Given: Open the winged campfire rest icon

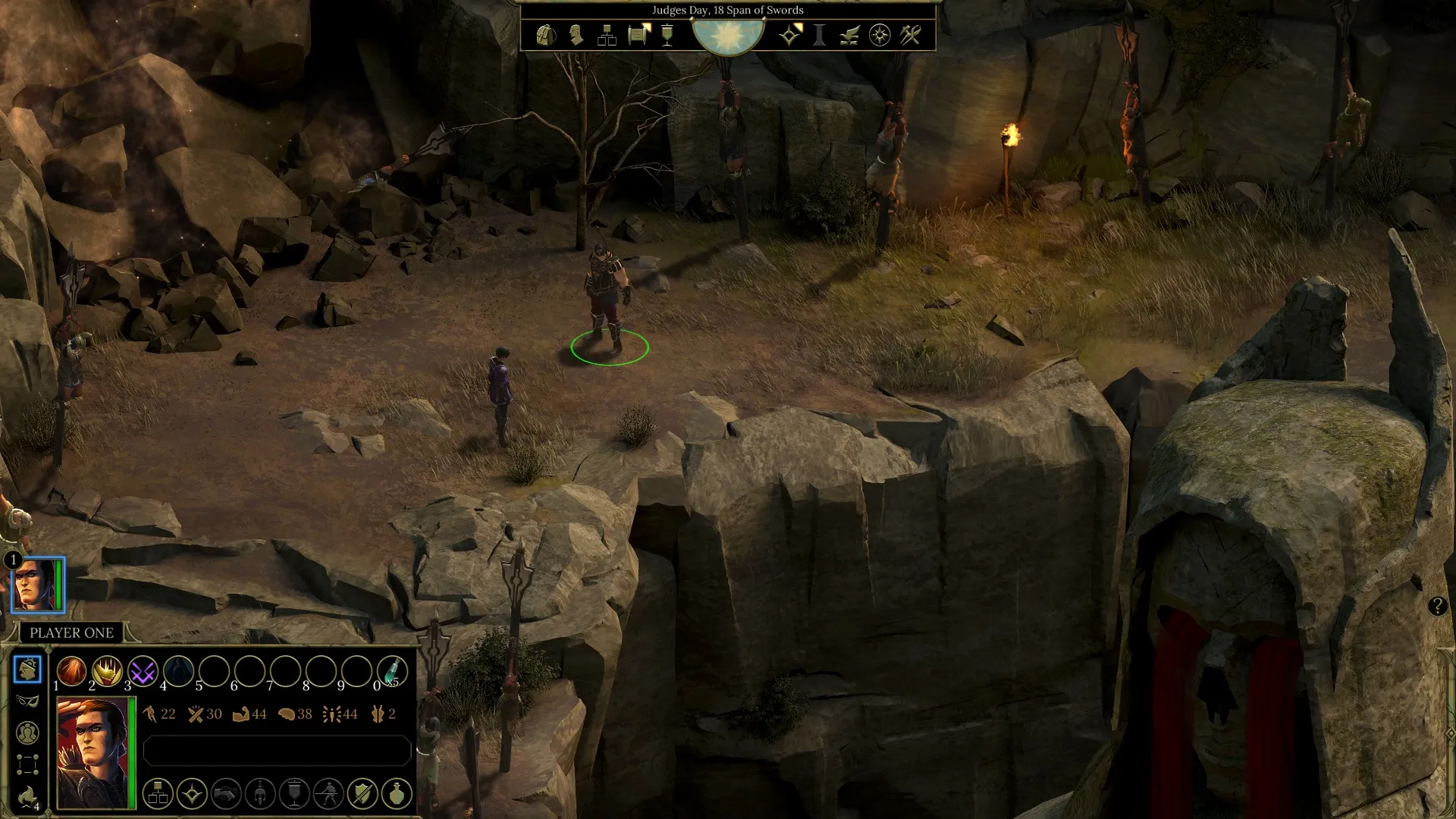Looking at the screenshot, I should [x=849, y=35].
